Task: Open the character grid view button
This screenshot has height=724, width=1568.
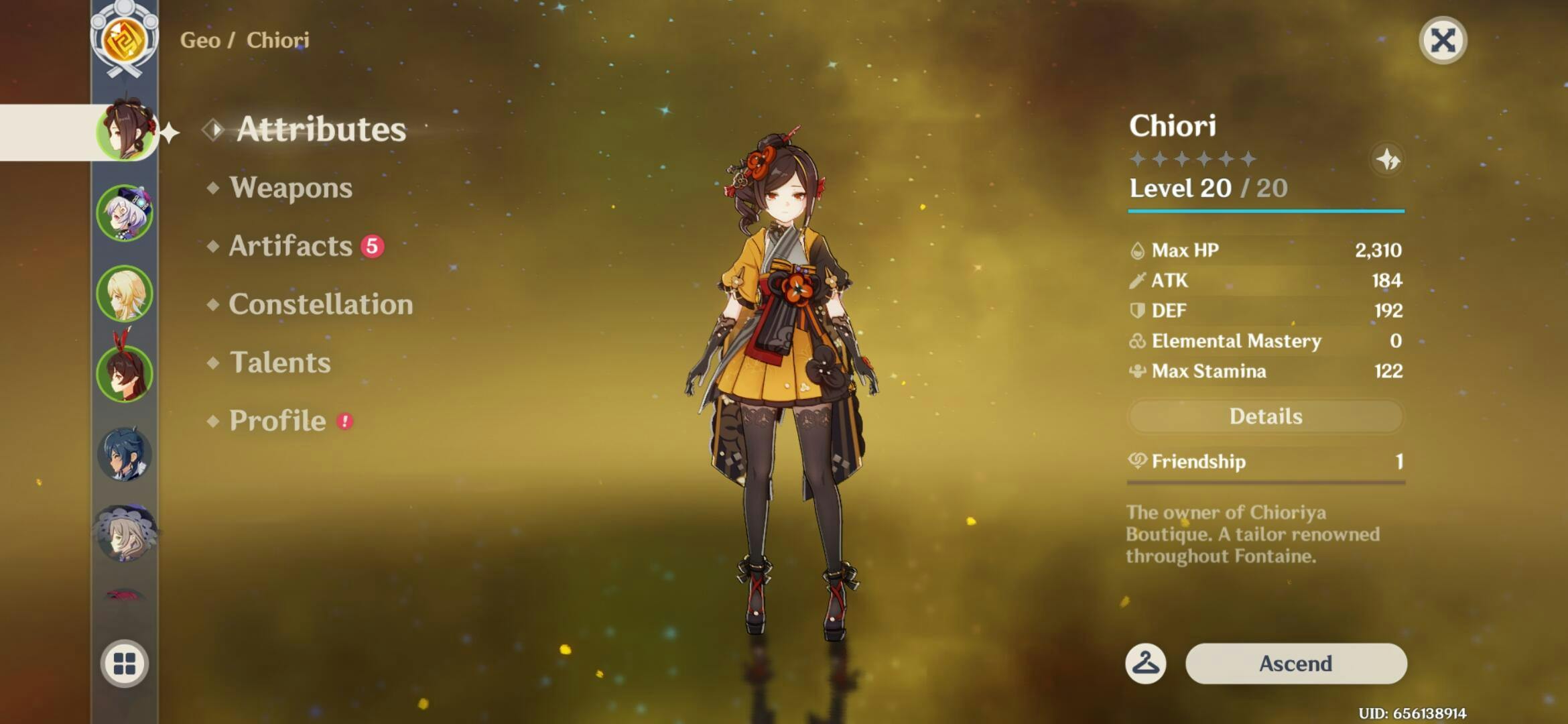Action: coord(125,664)
